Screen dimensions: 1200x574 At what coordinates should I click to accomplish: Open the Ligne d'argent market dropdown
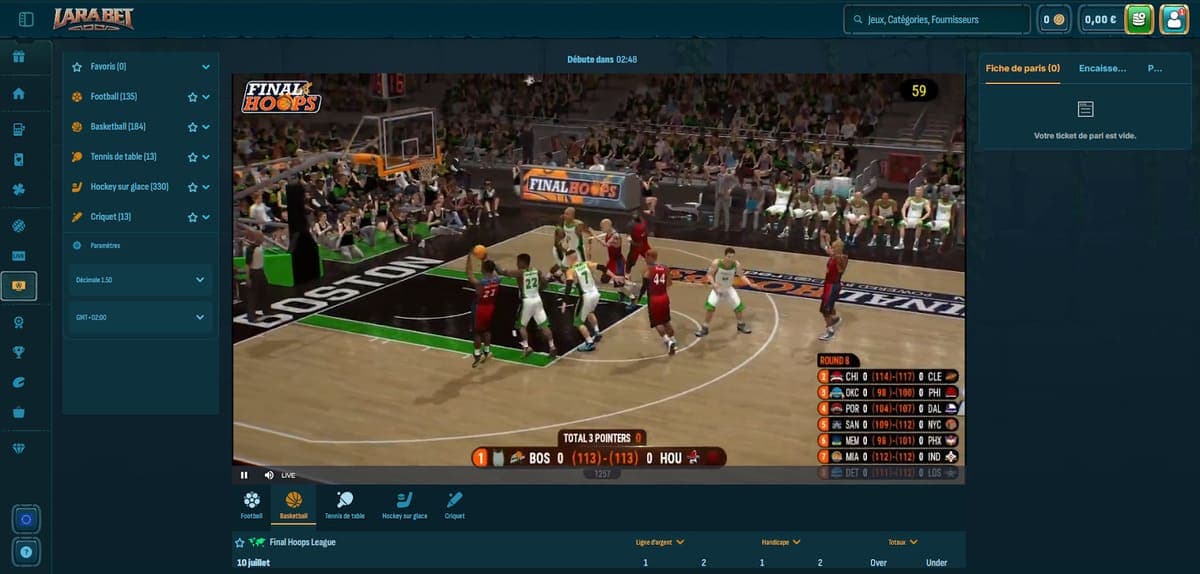tap(660, 542)
